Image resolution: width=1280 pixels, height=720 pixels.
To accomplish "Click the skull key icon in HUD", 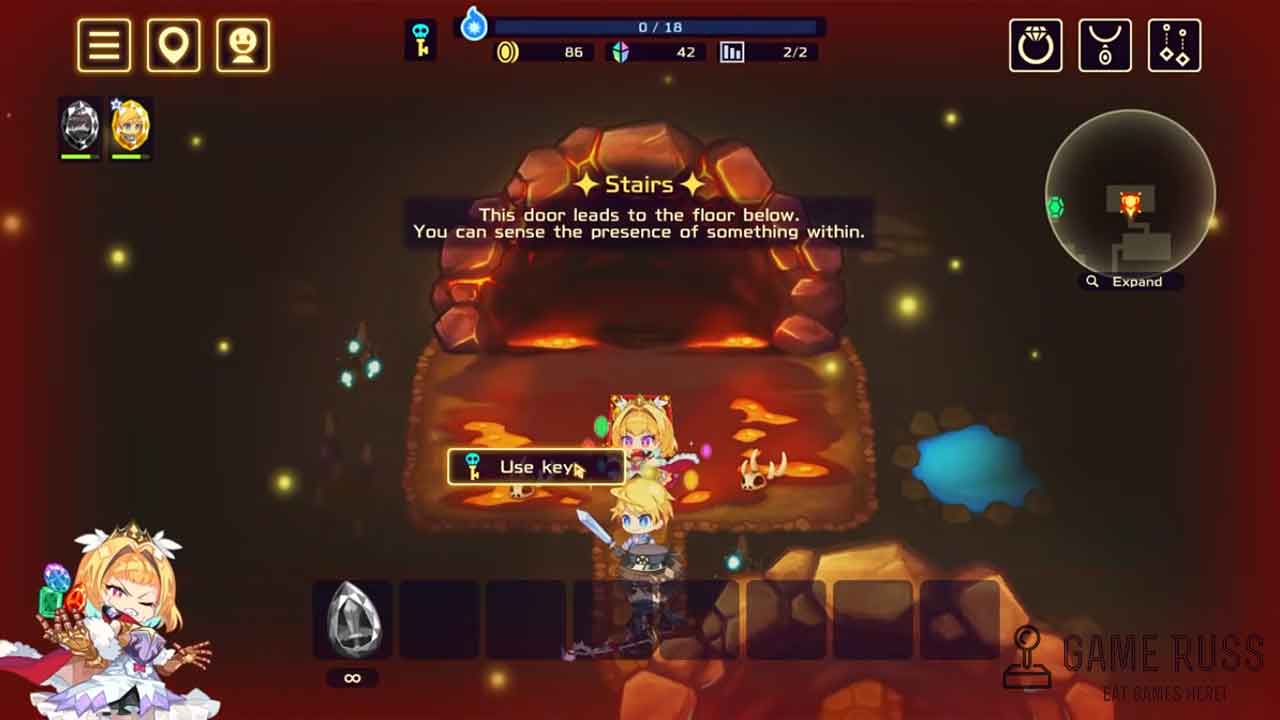I will (420, 40).
